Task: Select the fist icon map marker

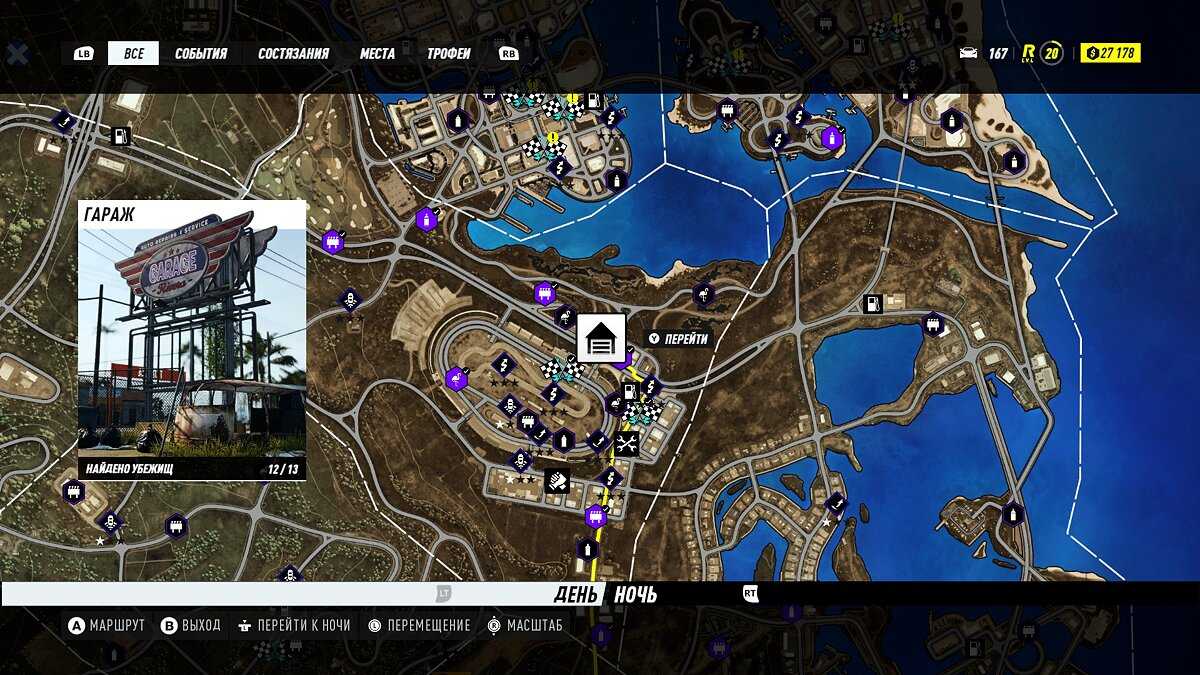Action: pyautogui.click(x=557, y=481)
